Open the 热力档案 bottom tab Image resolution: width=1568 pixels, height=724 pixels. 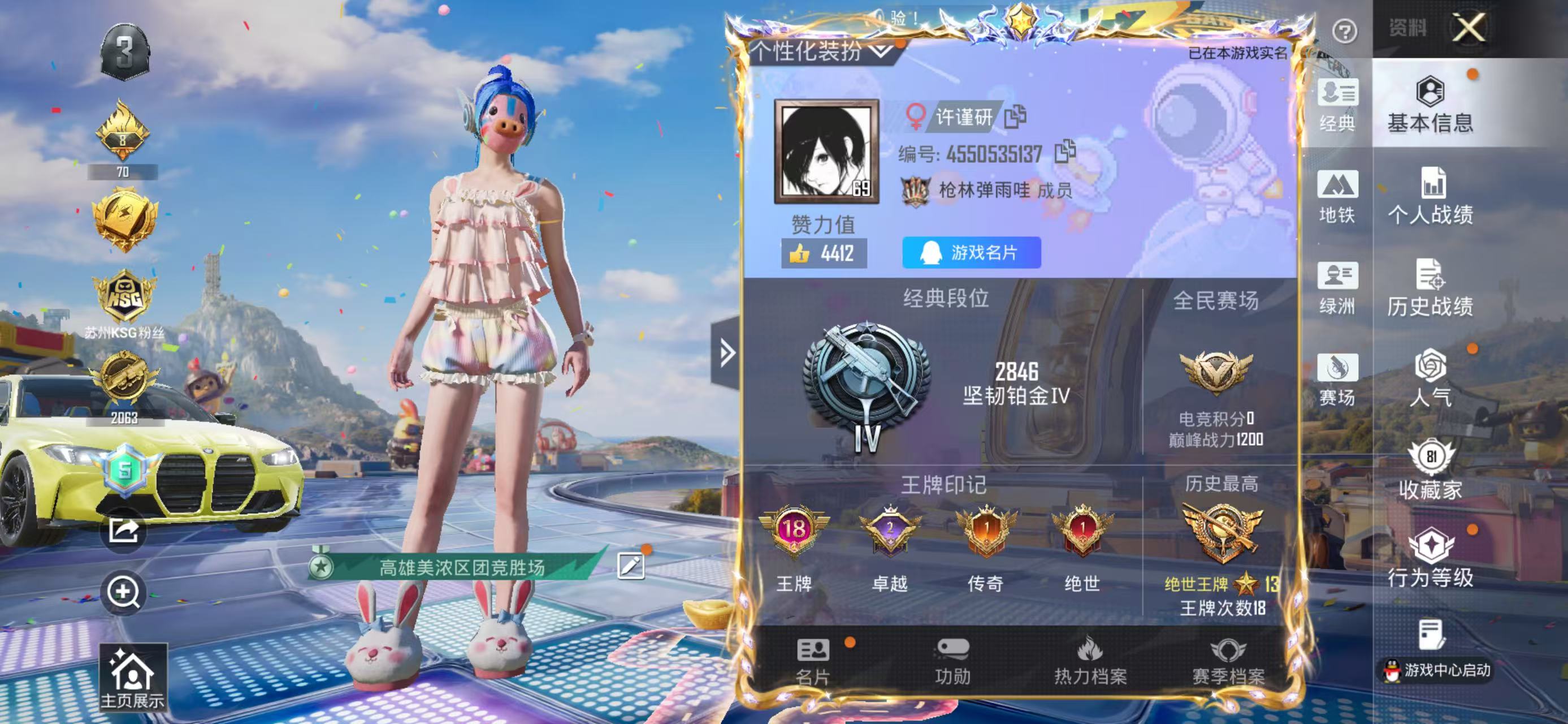click(1090, 661)
